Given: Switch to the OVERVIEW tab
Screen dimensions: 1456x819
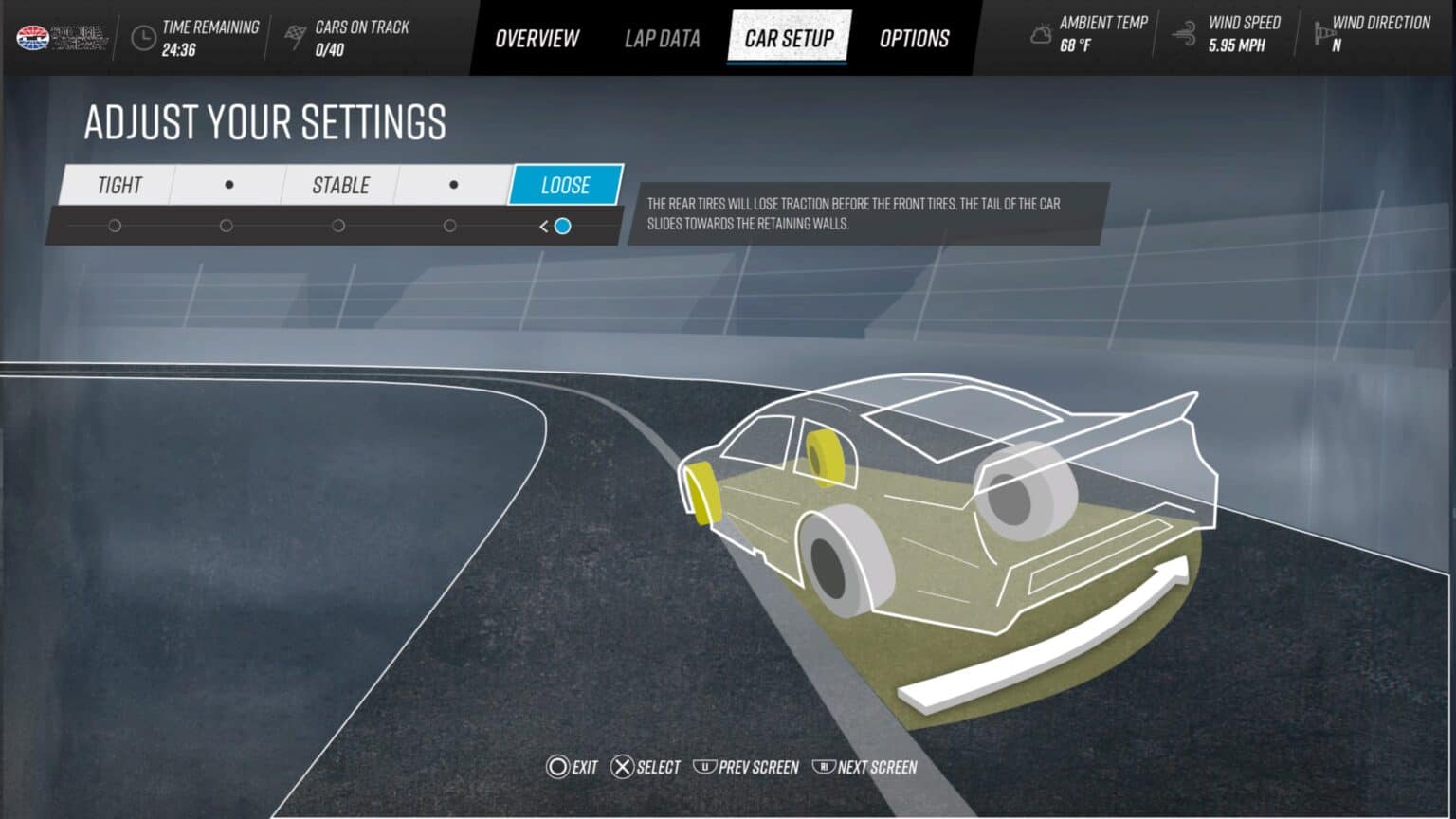Looking at the screenshot, I should [536, 38].
